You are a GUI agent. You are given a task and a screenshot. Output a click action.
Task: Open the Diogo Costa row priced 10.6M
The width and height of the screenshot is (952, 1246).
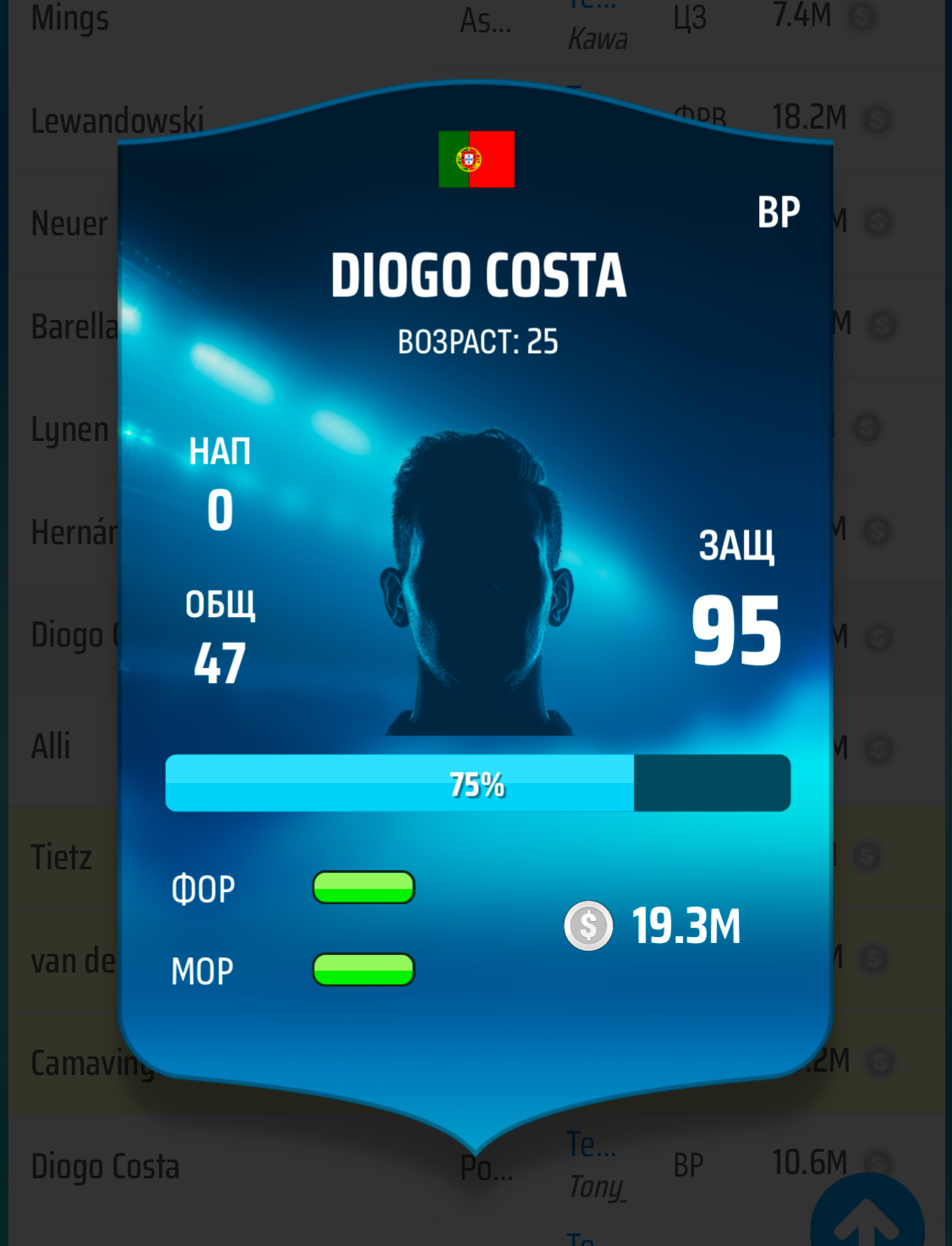point(105,1166)
